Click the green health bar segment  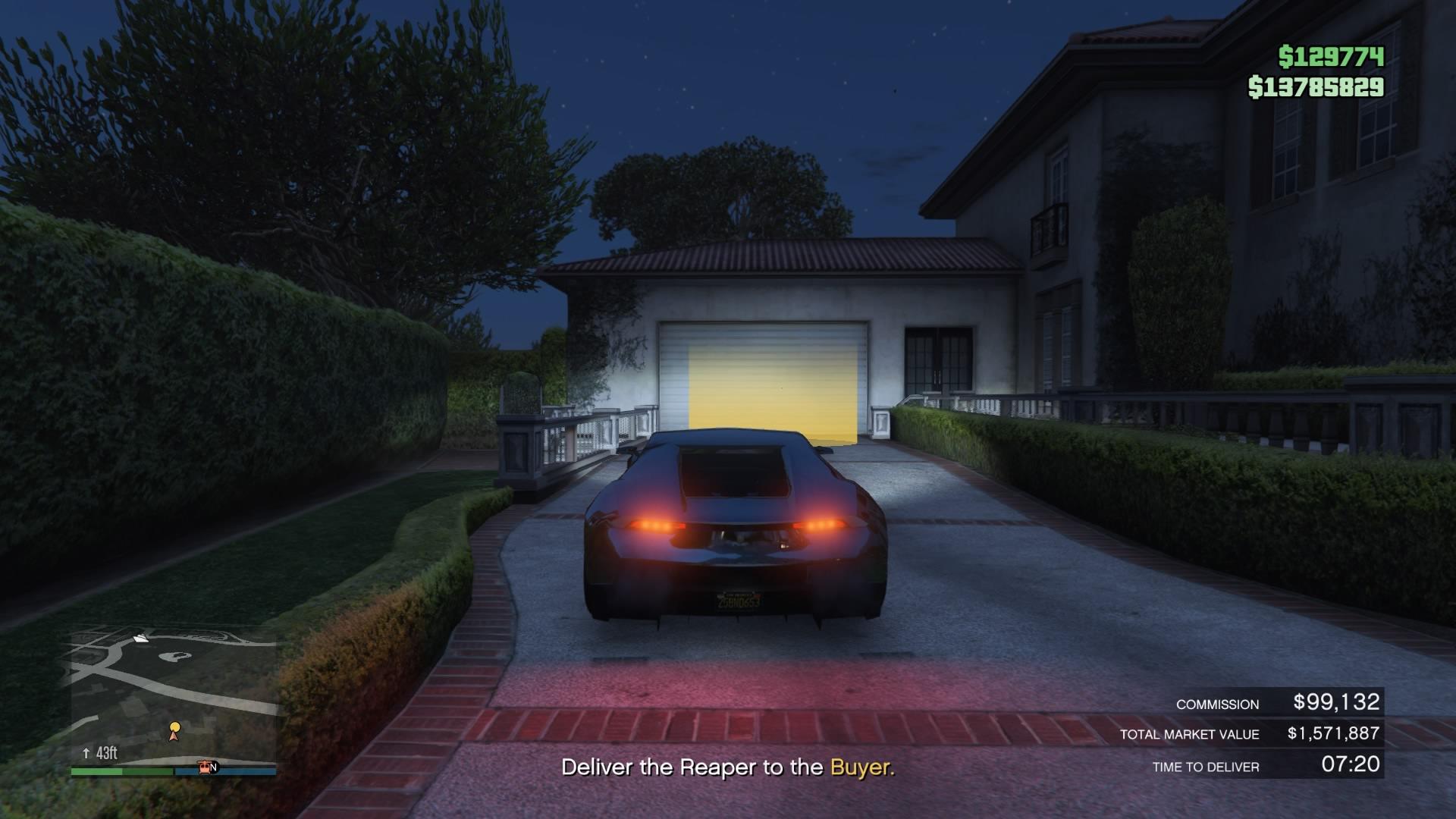[x=121, y=770]
